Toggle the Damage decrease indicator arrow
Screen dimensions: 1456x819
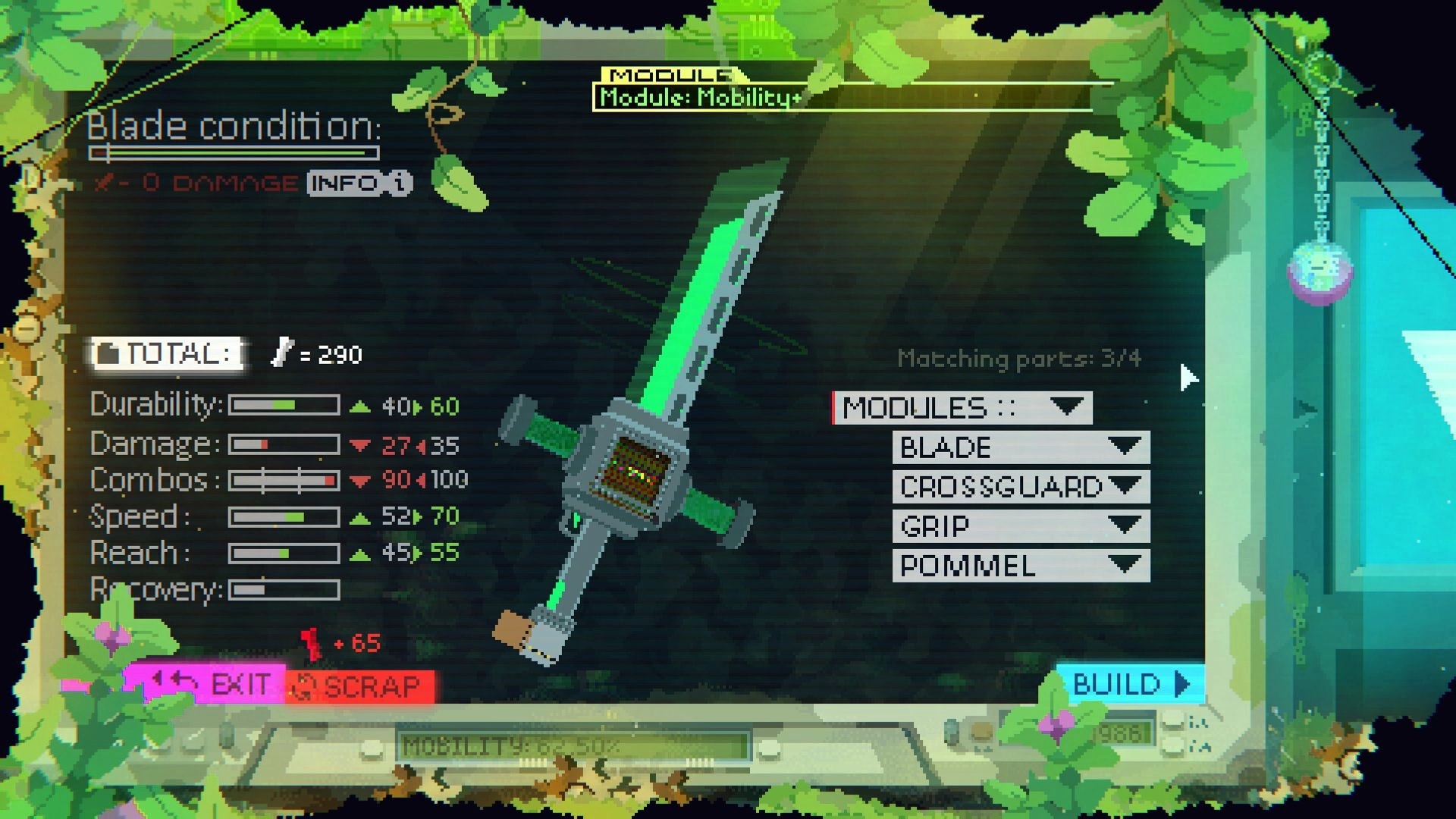pos(358,444)
